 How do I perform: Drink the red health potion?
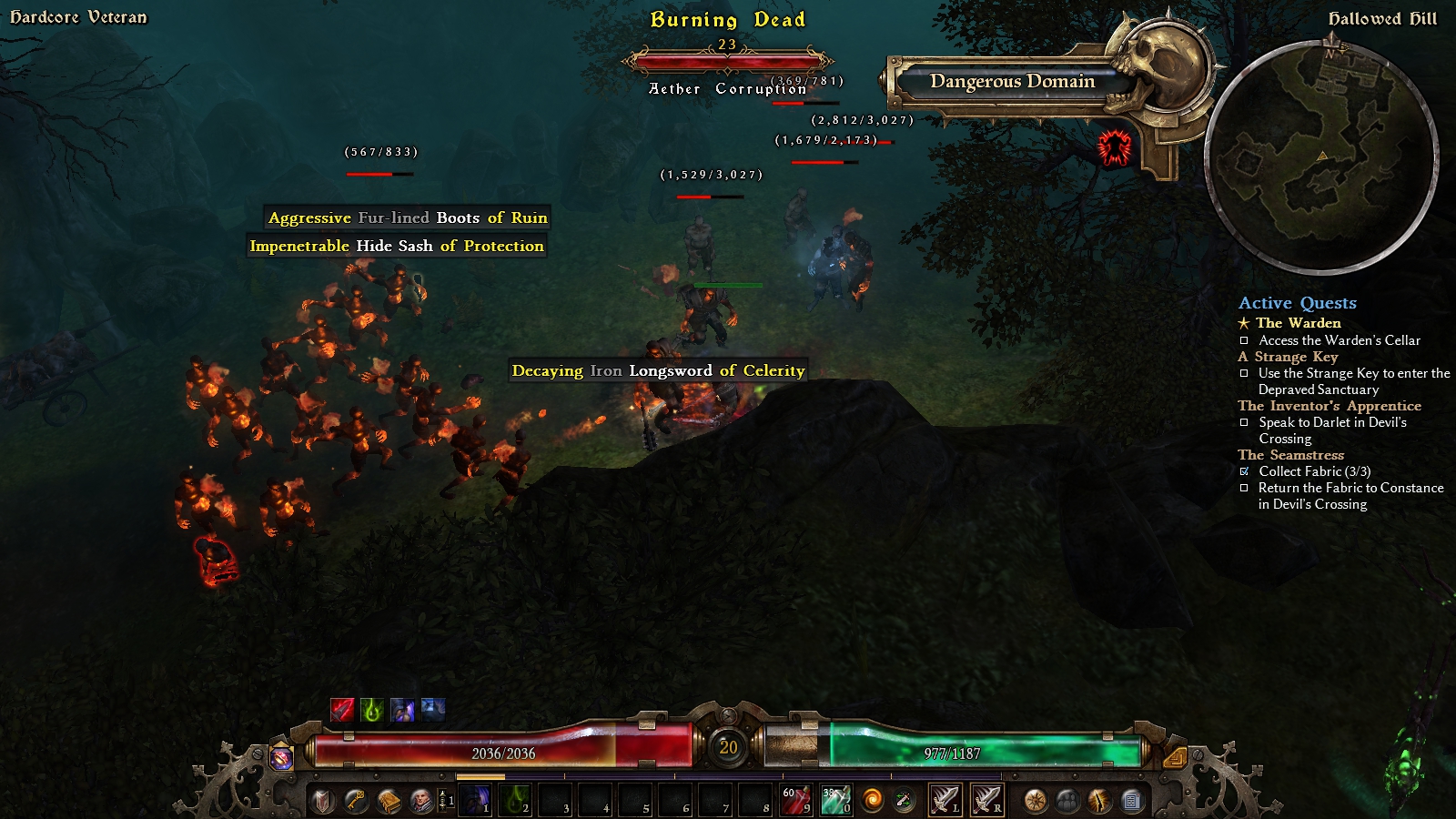795,801
